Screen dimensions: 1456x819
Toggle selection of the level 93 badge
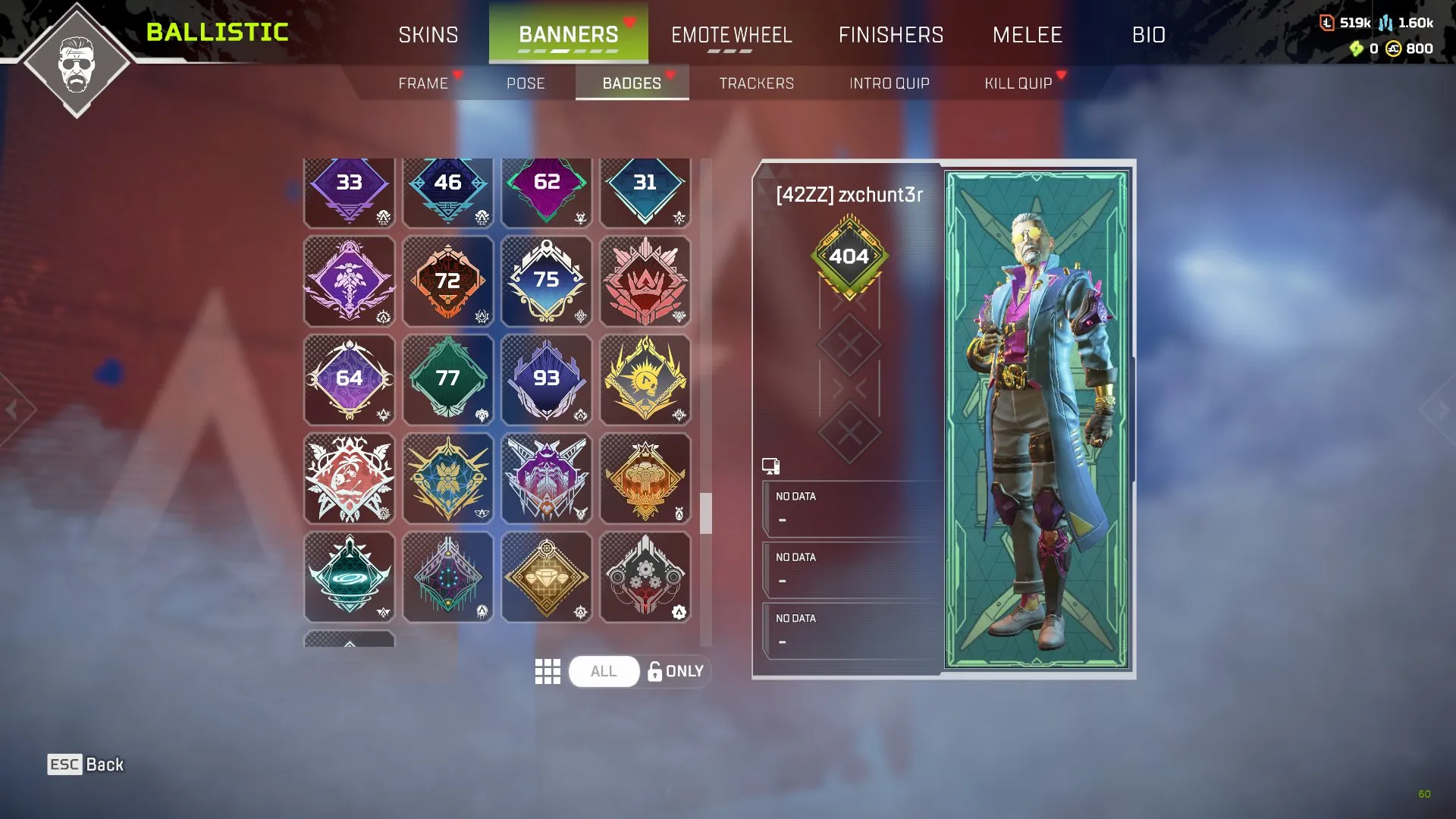(547, 379)
